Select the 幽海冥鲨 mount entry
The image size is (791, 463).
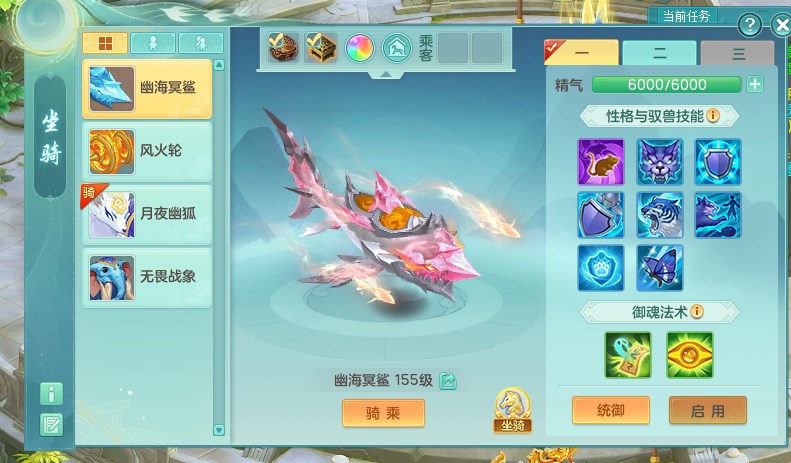(x=147, y=89)
